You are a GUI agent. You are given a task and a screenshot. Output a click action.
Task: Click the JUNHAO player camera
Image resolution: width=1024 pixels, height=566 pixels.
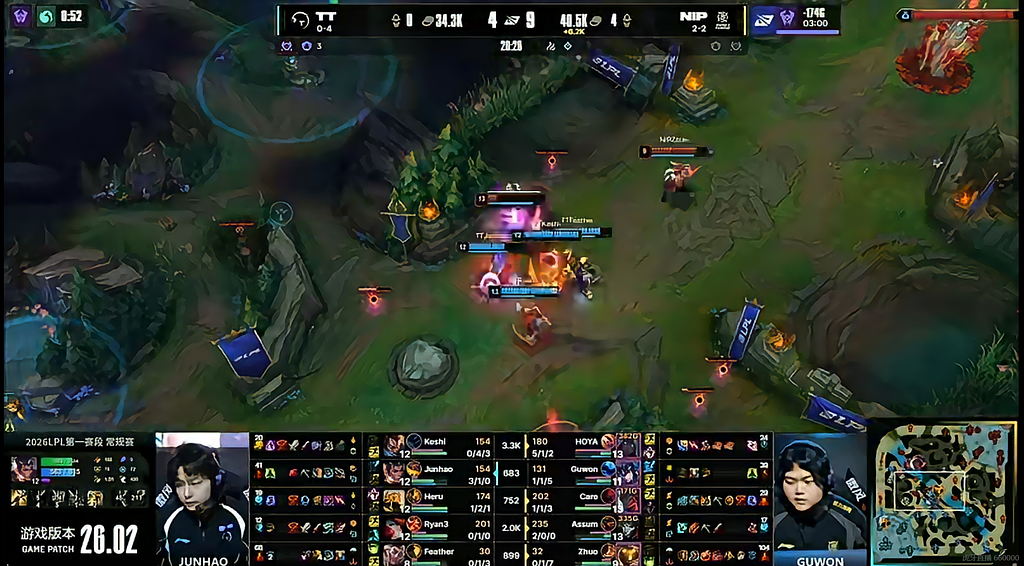(202, 497)
